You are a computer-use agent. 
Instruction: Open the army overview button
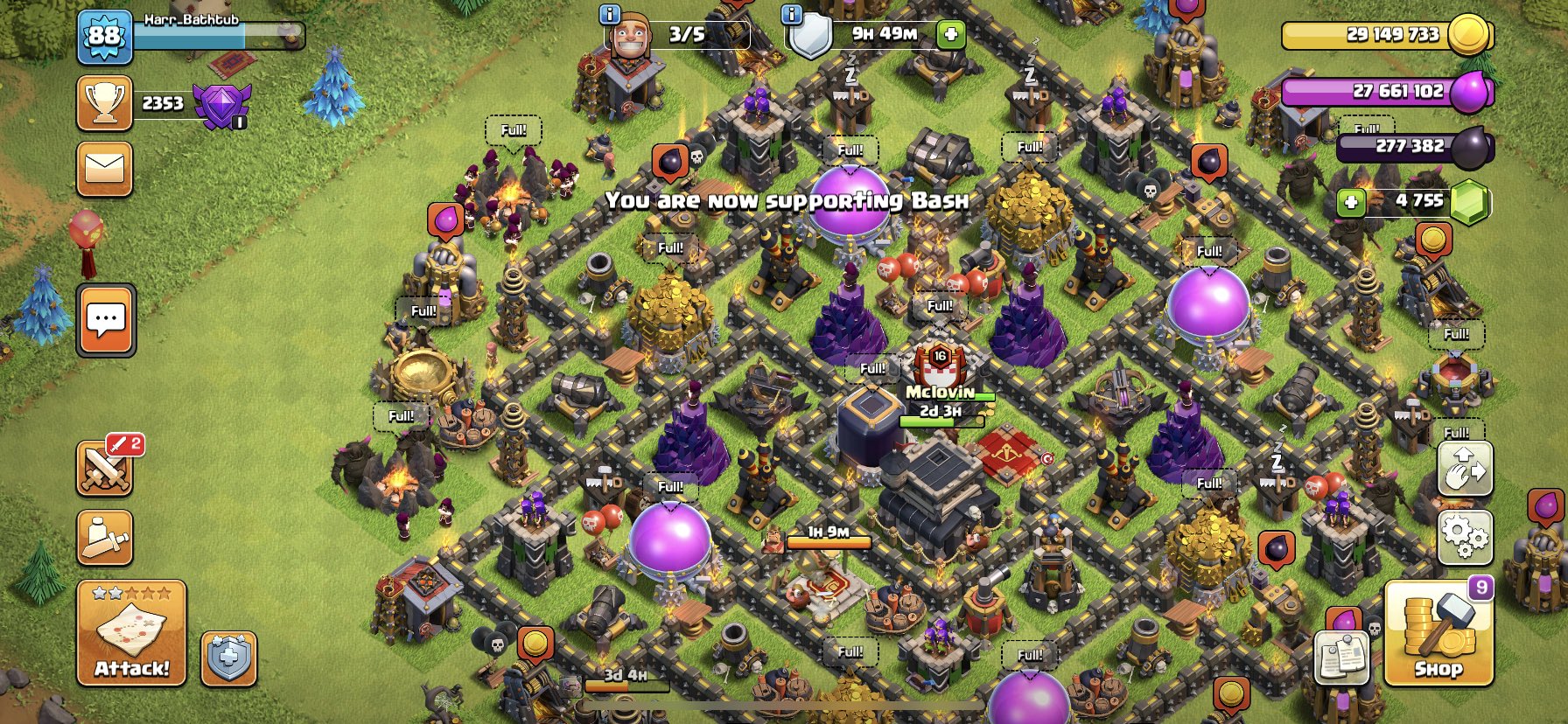point(105,537)
